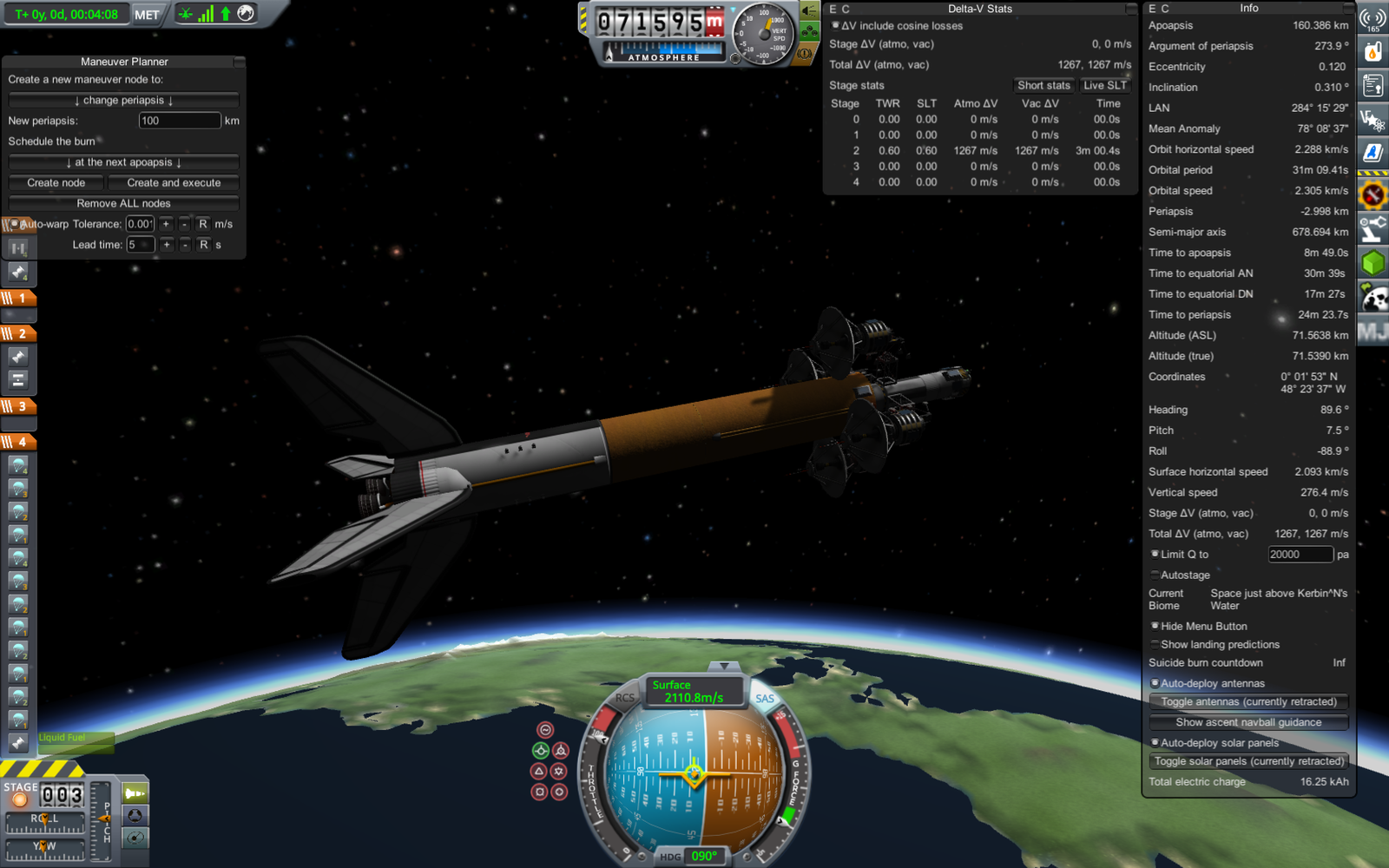This screenshot has width=1389, height=868.
Task: Toggle the Auto-warp checkbox
Action: tap(14, 224)
